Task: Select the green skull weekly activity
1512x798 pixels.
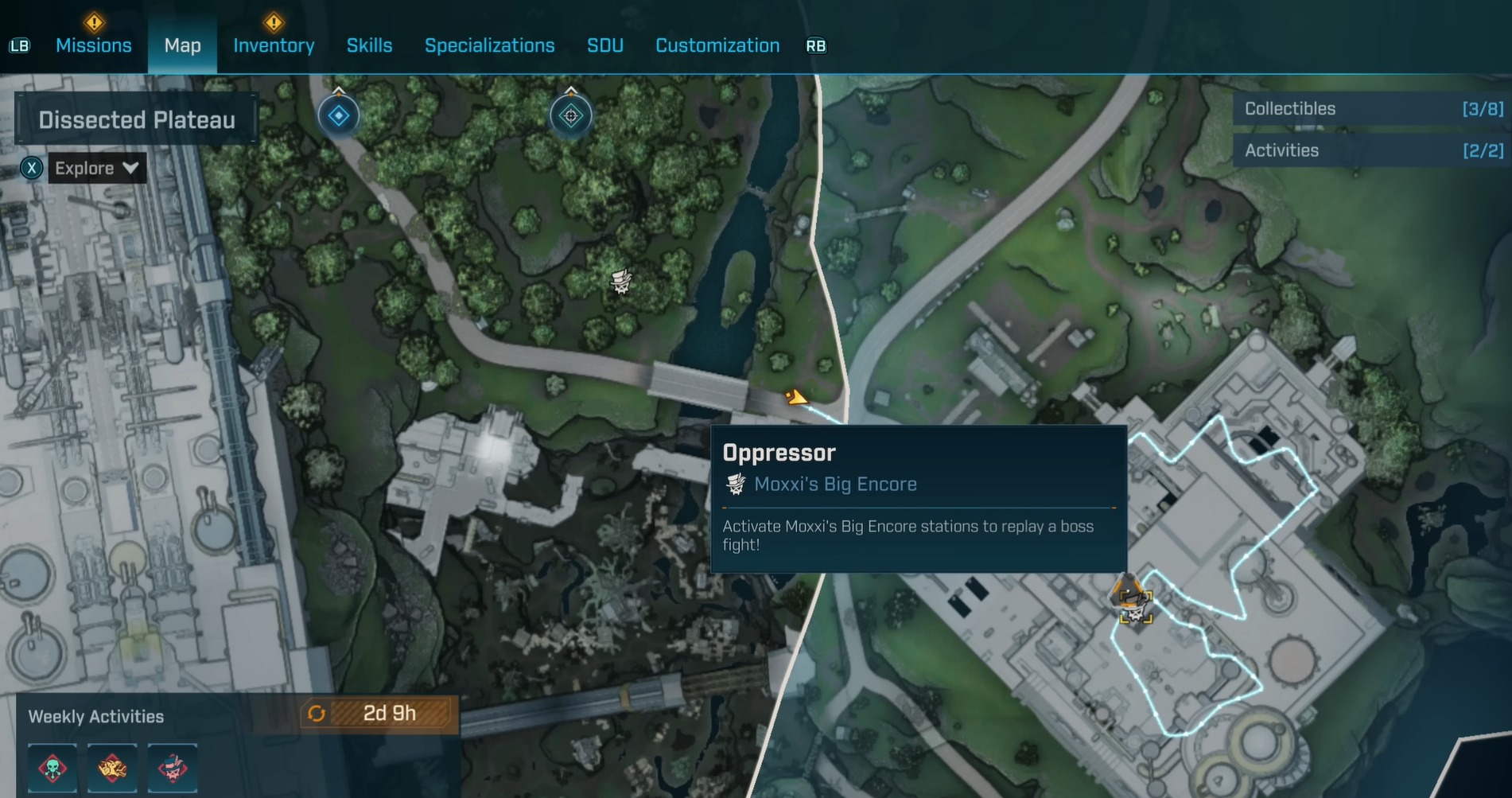Action: click(x=52, y=768)
